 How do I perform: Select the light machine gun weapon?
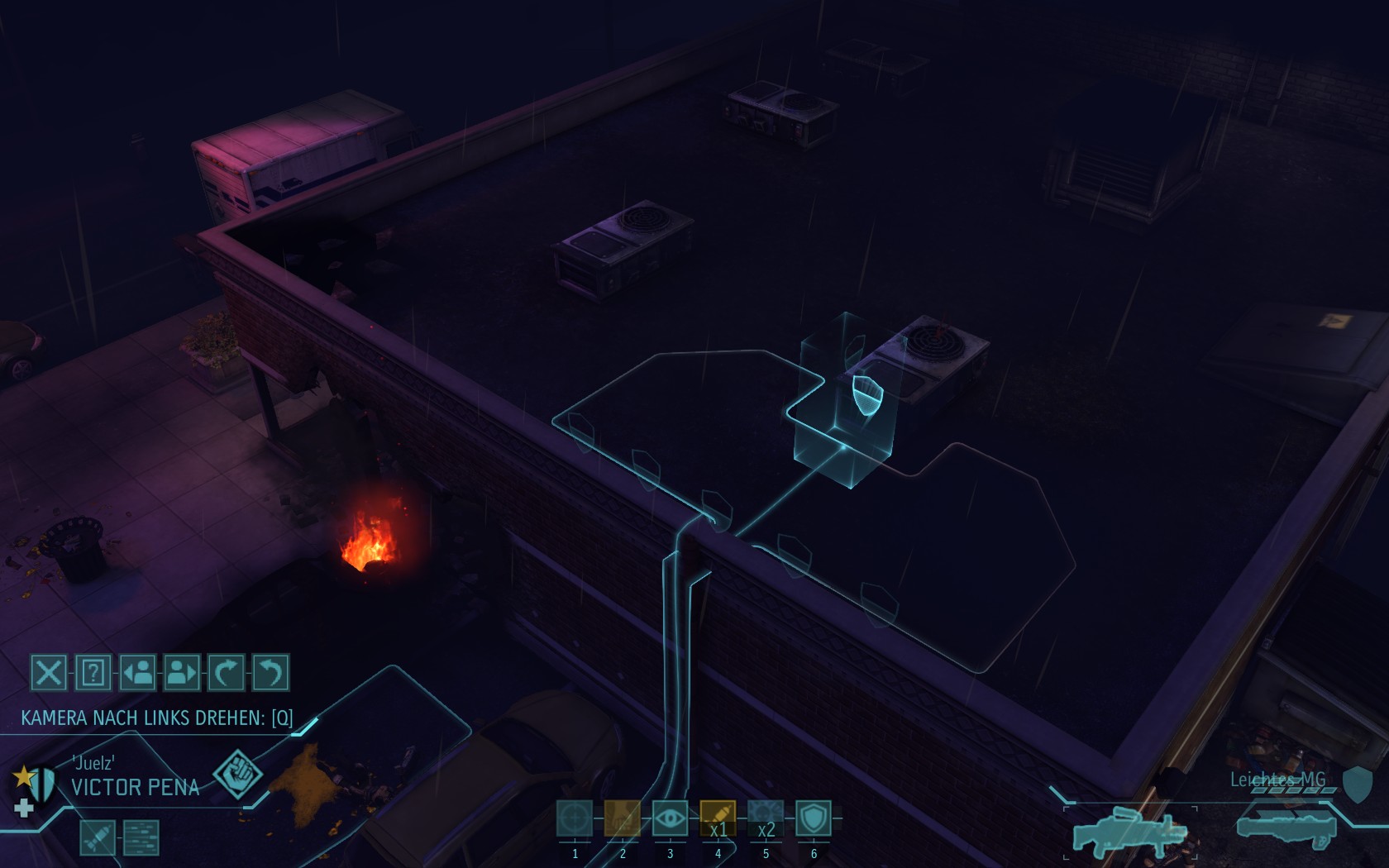click(1129, 831)
